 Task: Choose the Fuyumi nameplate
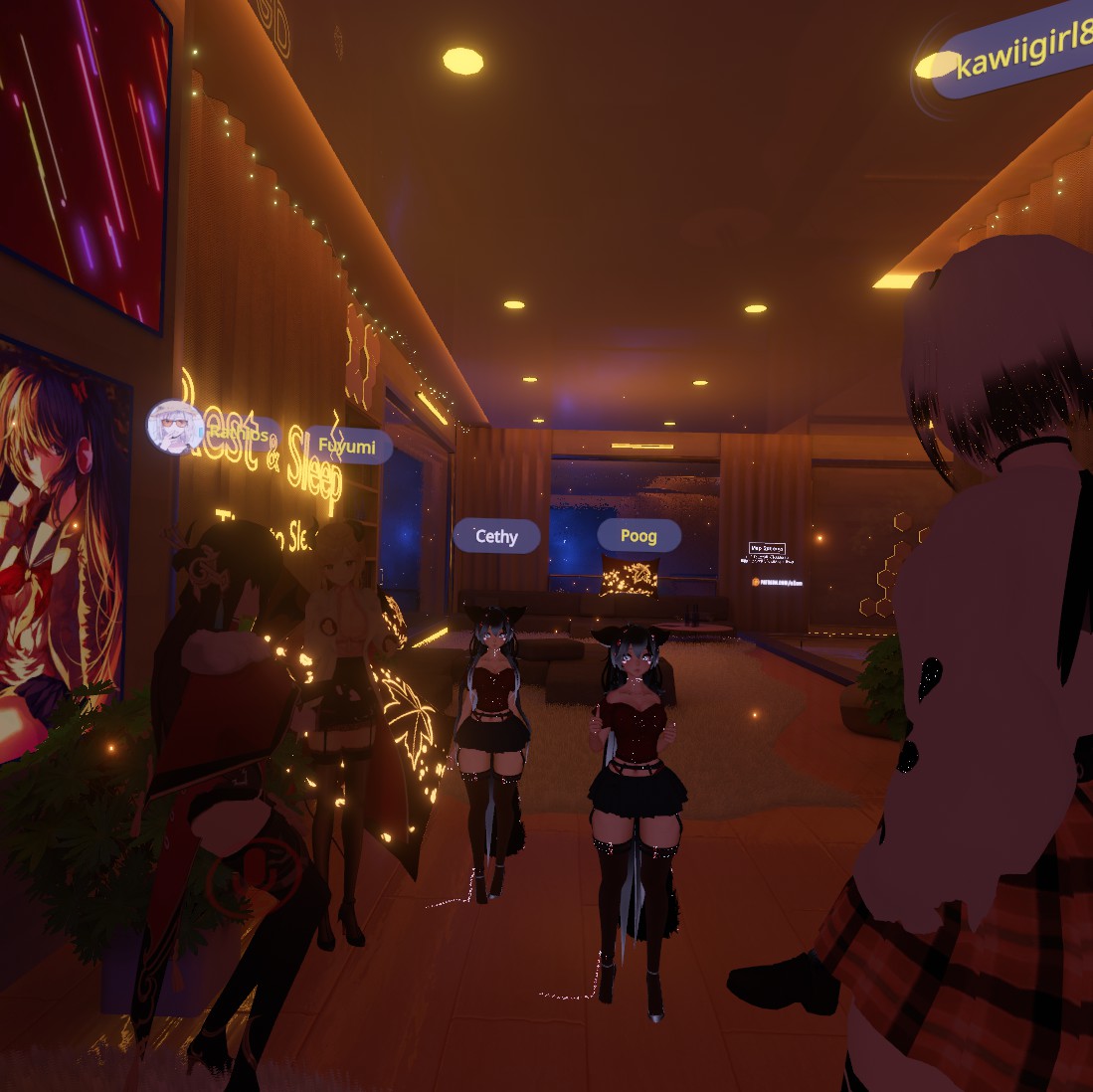348,446
